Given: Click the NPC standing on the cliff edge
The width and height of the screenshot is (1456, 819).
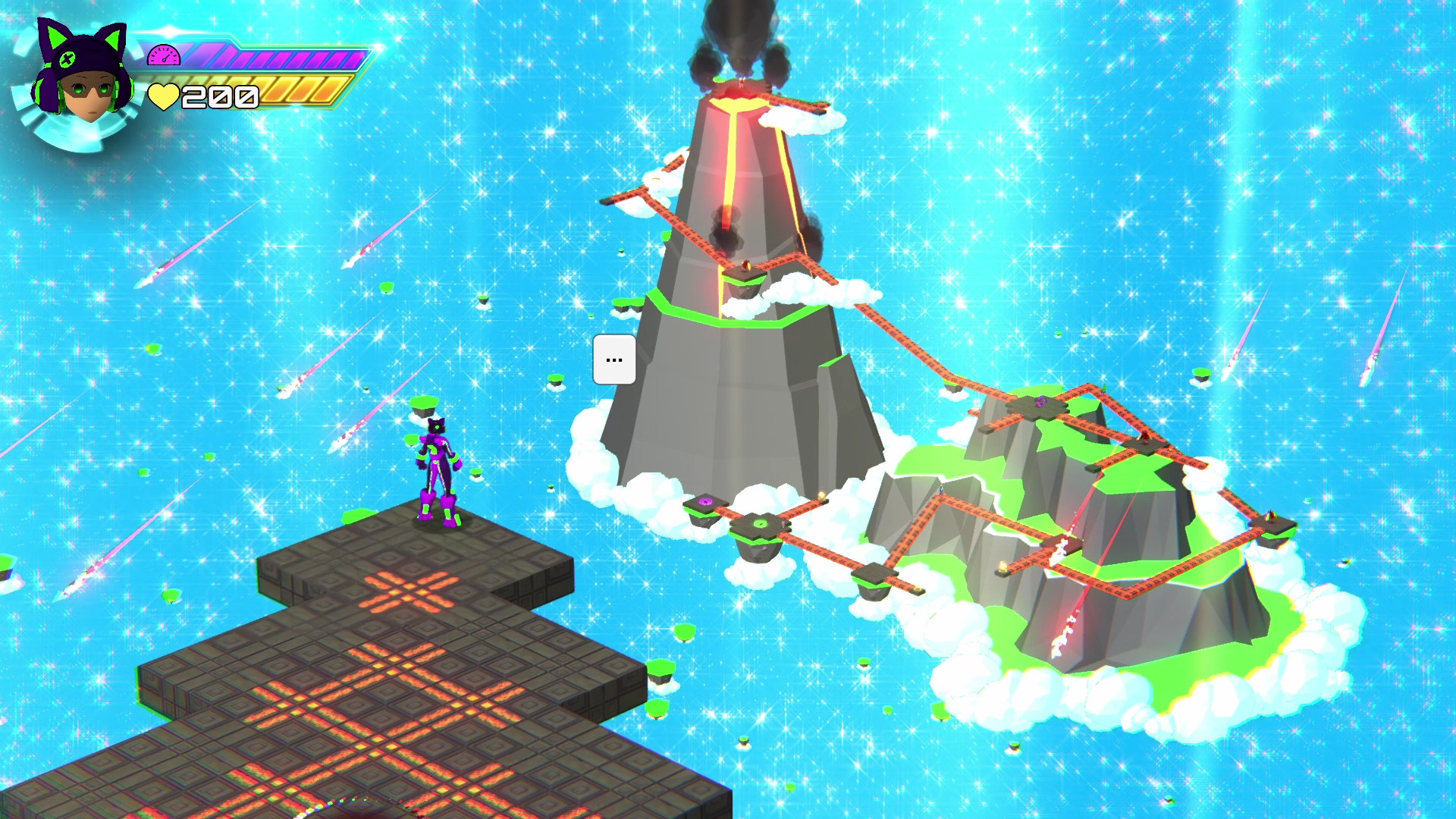Looking at the screenshot, I should (x=942, y=490).
